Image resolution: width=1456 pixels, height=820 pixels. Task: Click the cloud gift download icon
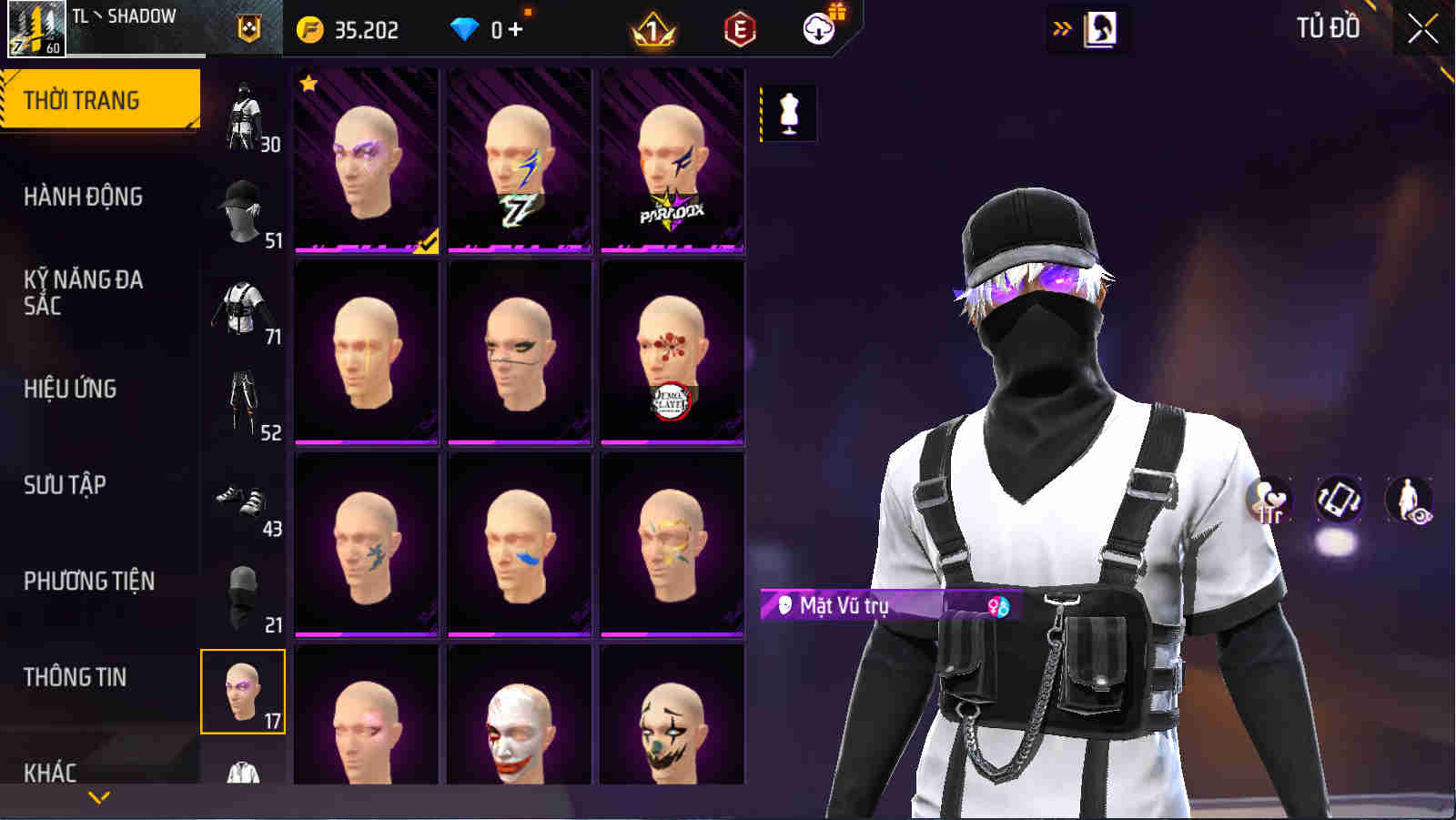818,28
